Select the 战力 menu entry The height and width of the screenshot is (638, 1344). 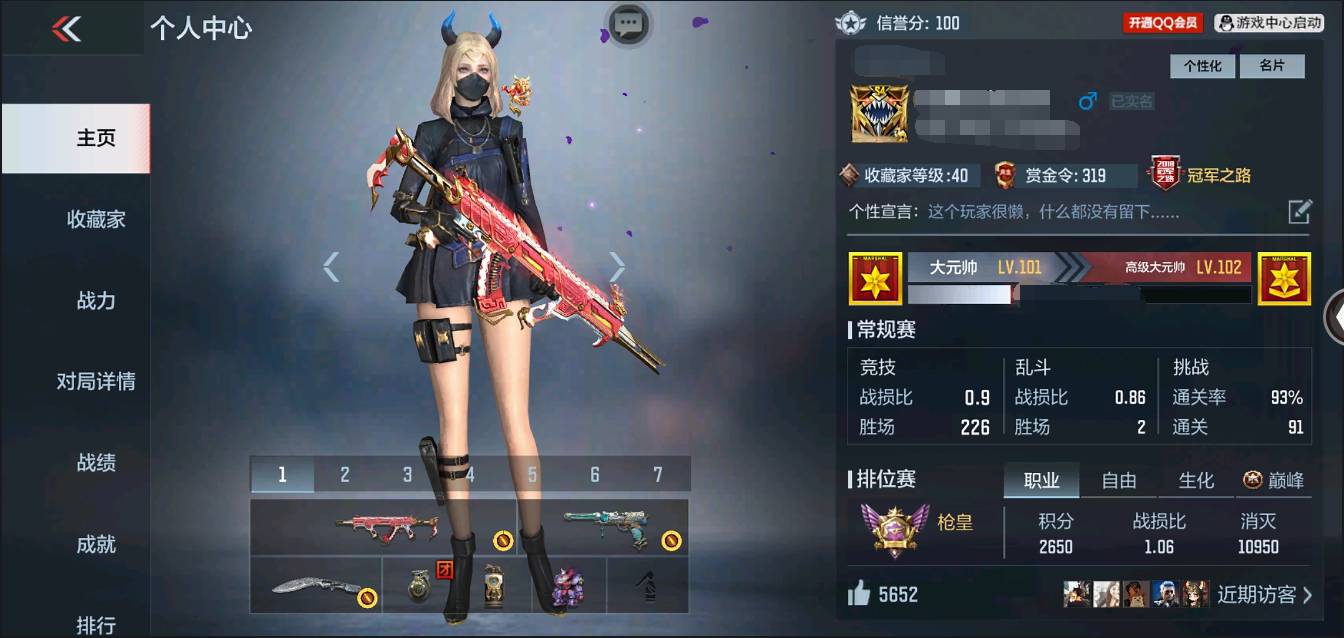[x=96, y=300]
